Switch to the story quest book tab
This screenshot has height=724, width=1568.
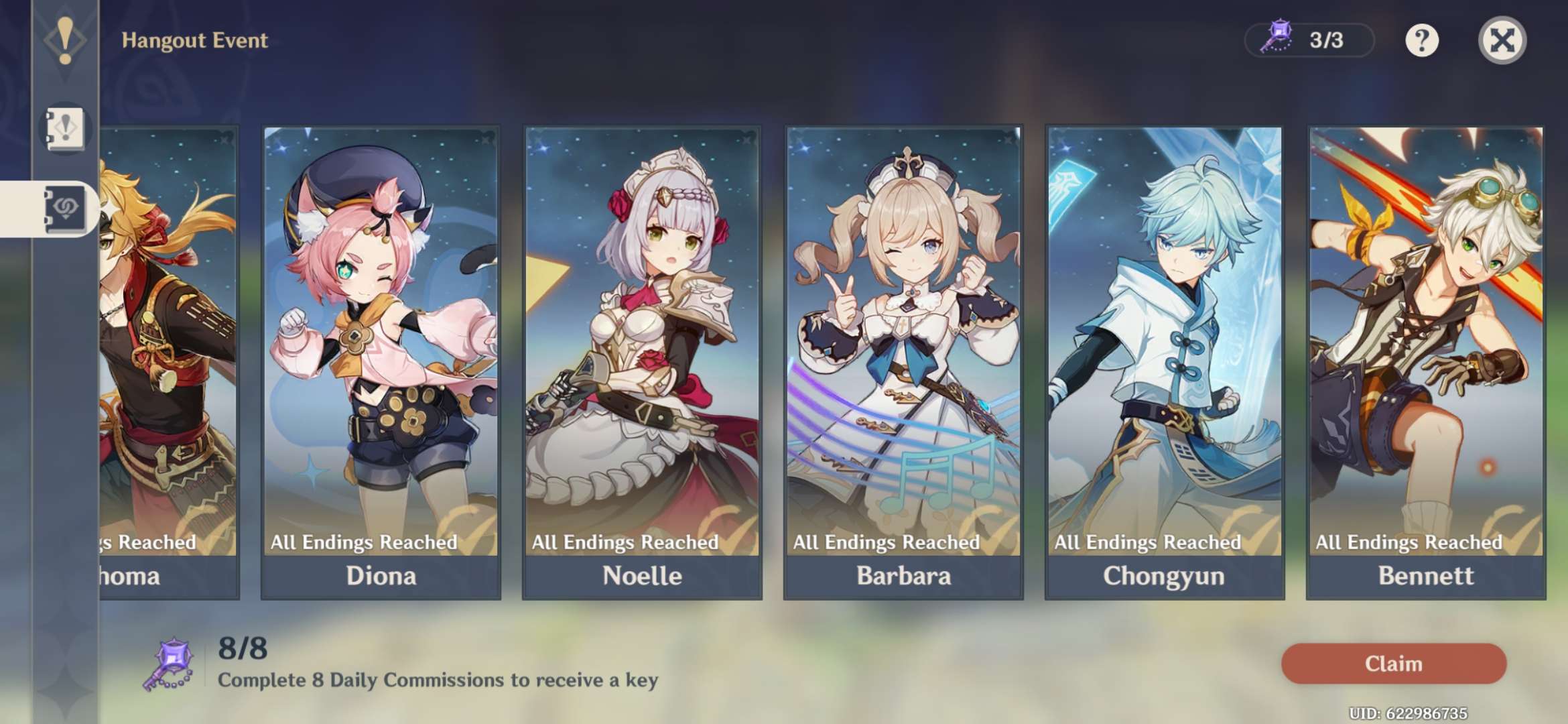(65, 128)
